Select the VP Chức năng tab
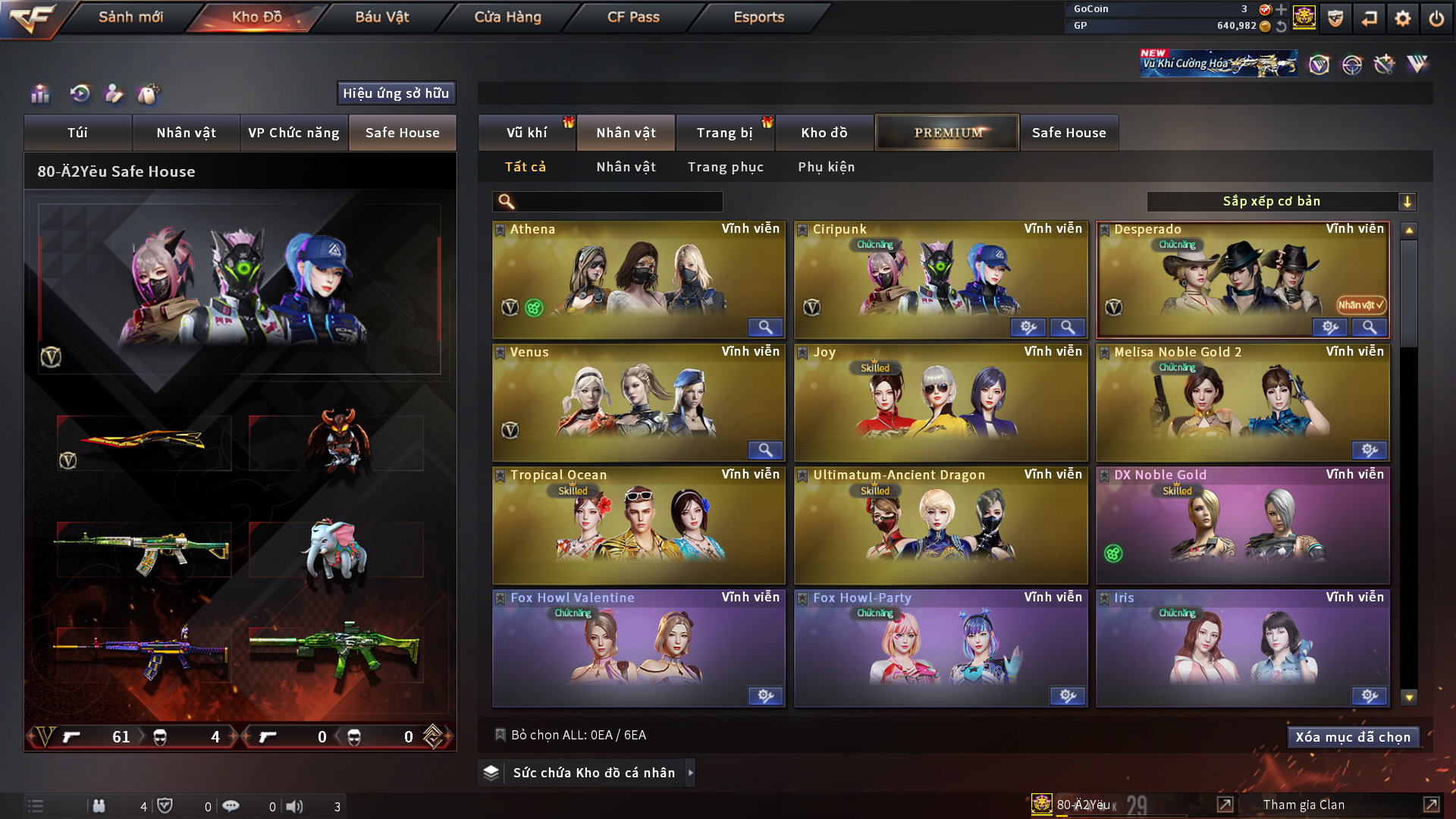The image size is (1456, 819). point(293,133)
